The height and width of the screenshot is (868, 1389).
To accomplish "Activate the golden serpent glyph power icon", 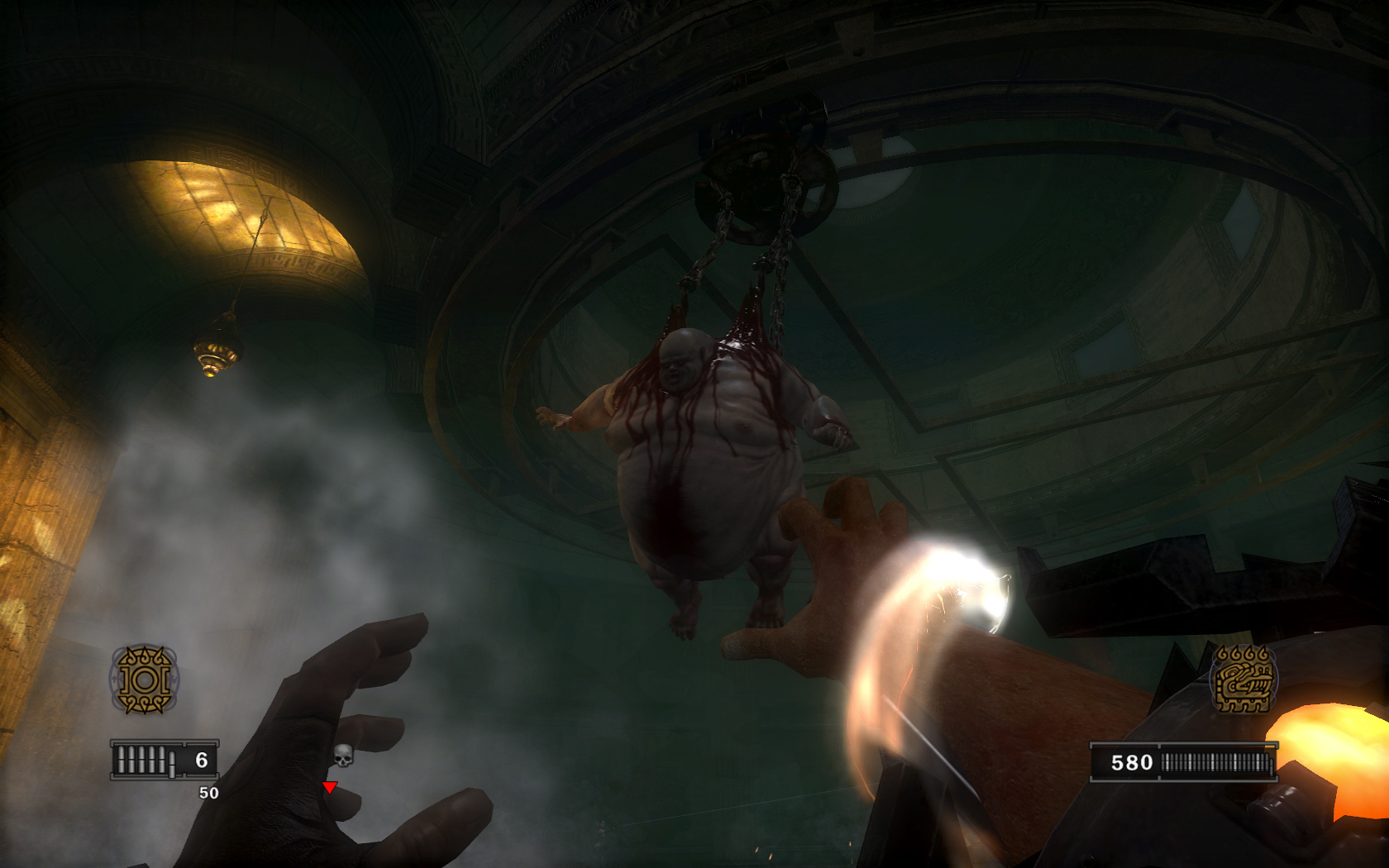I will click(x=1242, y=680).
